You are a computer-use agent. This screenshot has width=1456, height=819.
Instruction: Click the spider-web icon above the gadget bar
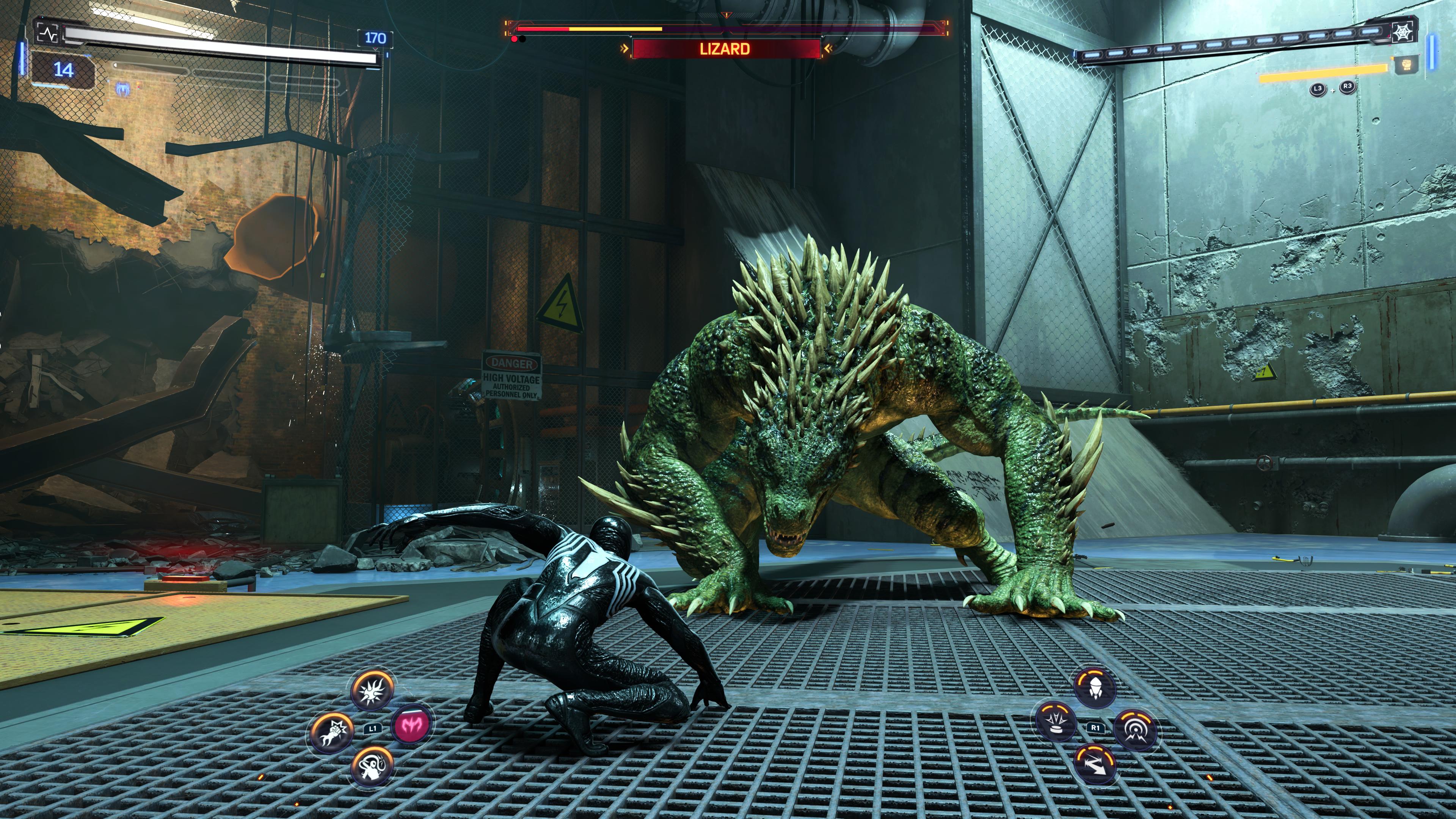1404,32
